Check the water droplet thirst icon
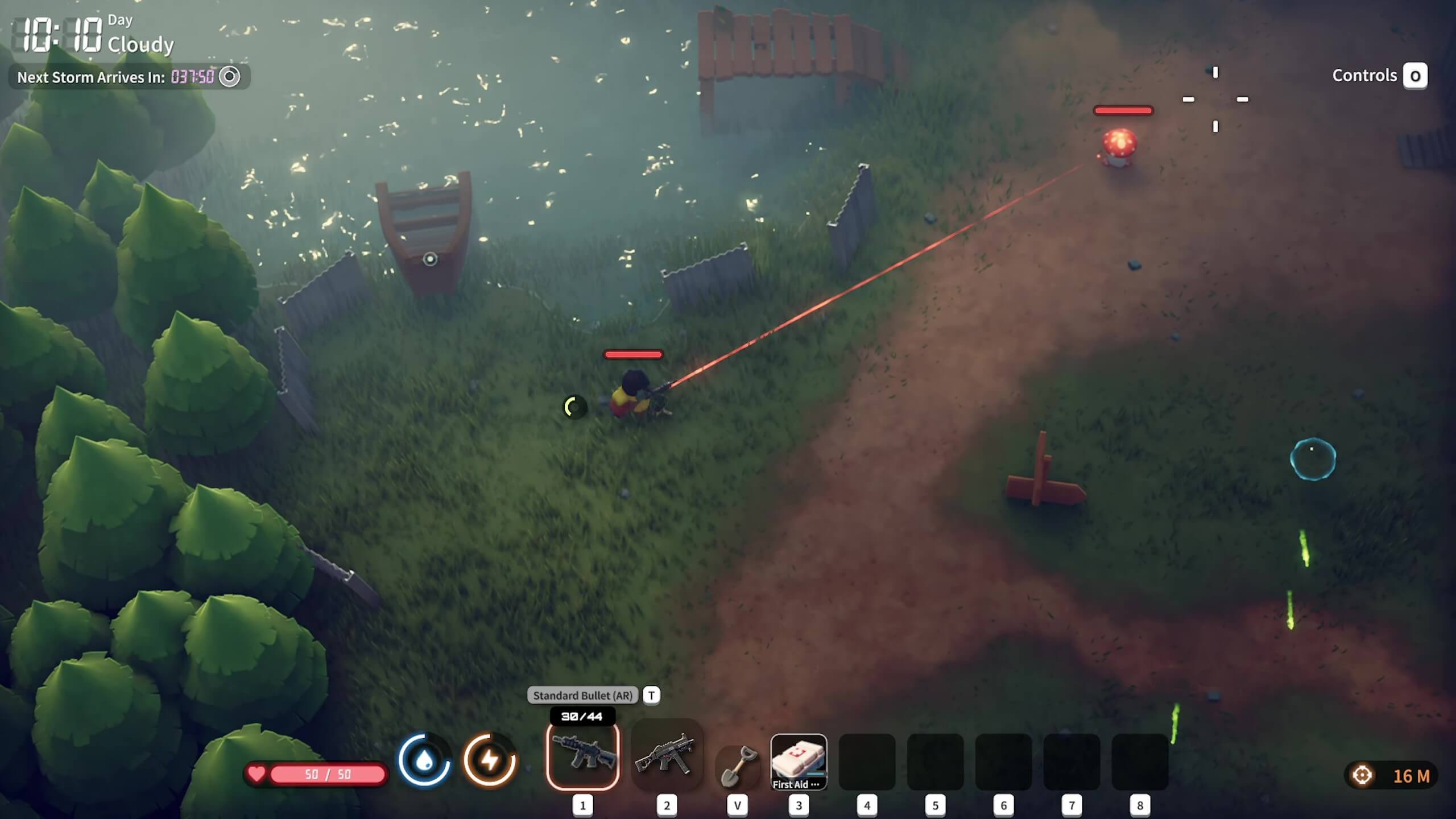Screen dimensions: 1456x819 click(424, 760)
